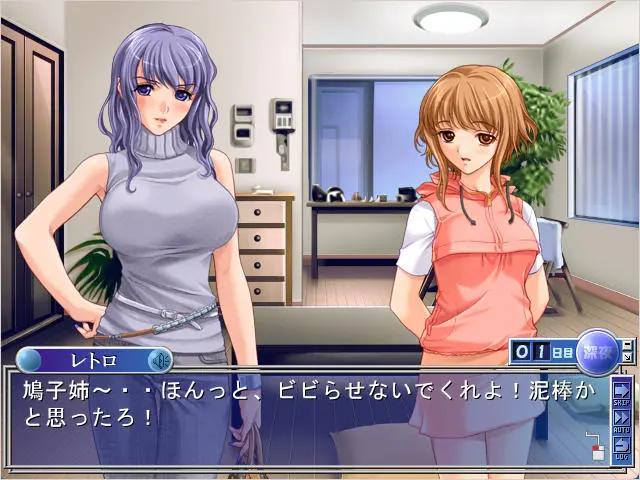Screen dimensions: 640x480
Task: Replay voice with the speaker icon
Action: 158,360
